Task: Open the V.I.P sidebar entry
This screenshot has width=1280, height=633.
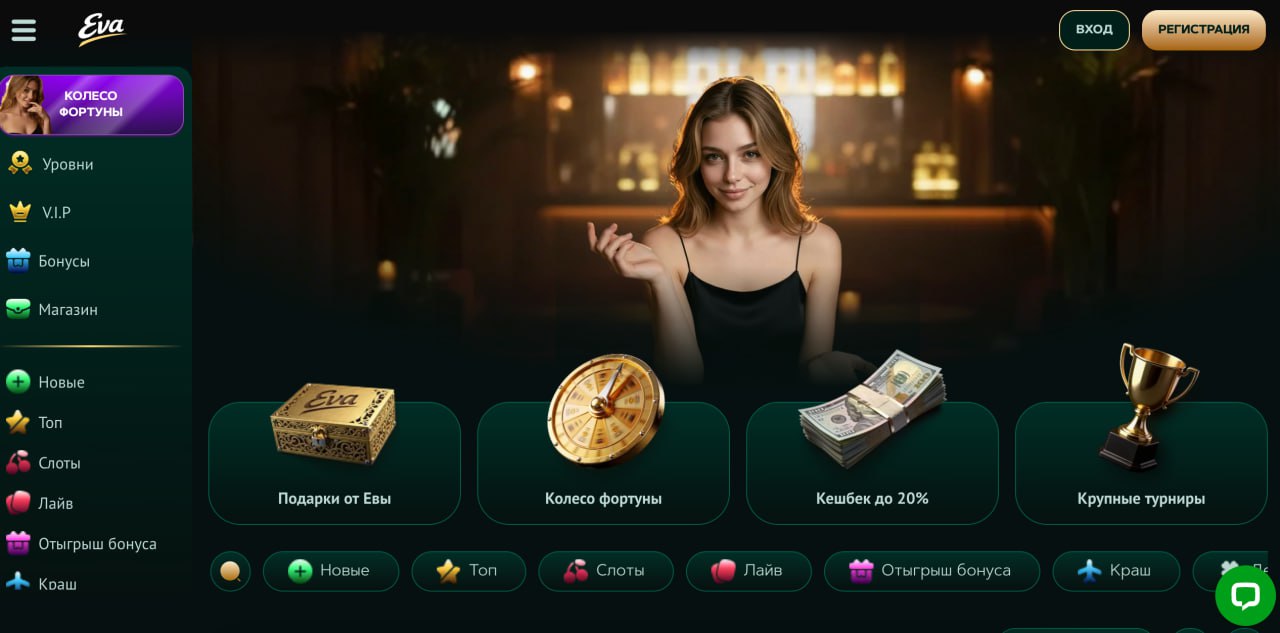Action: pos(56,212)
